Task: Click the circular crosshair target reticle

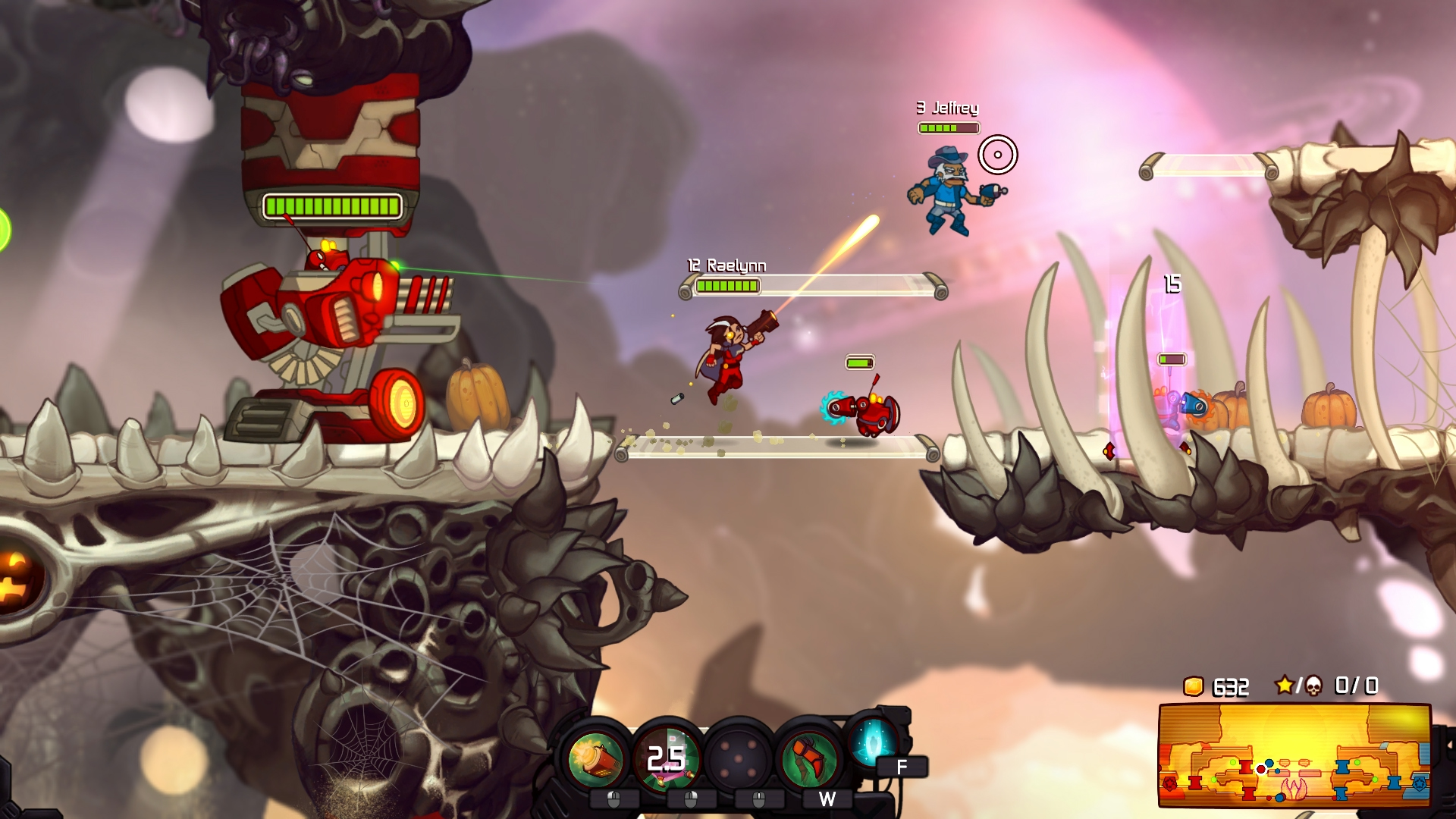Action: (999, 155)
